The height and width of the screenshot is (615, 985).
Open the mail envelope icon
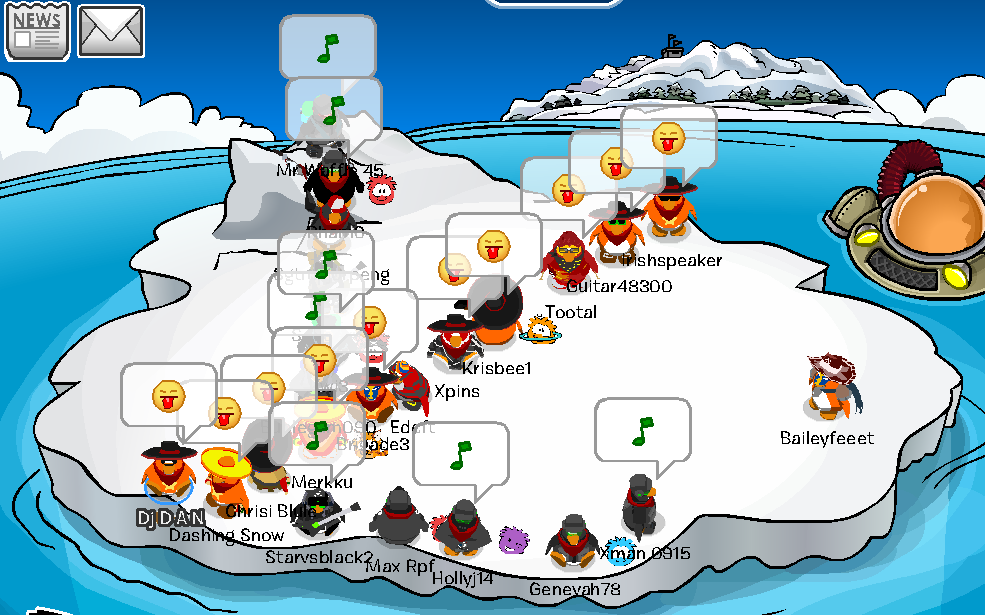point(111,30)
